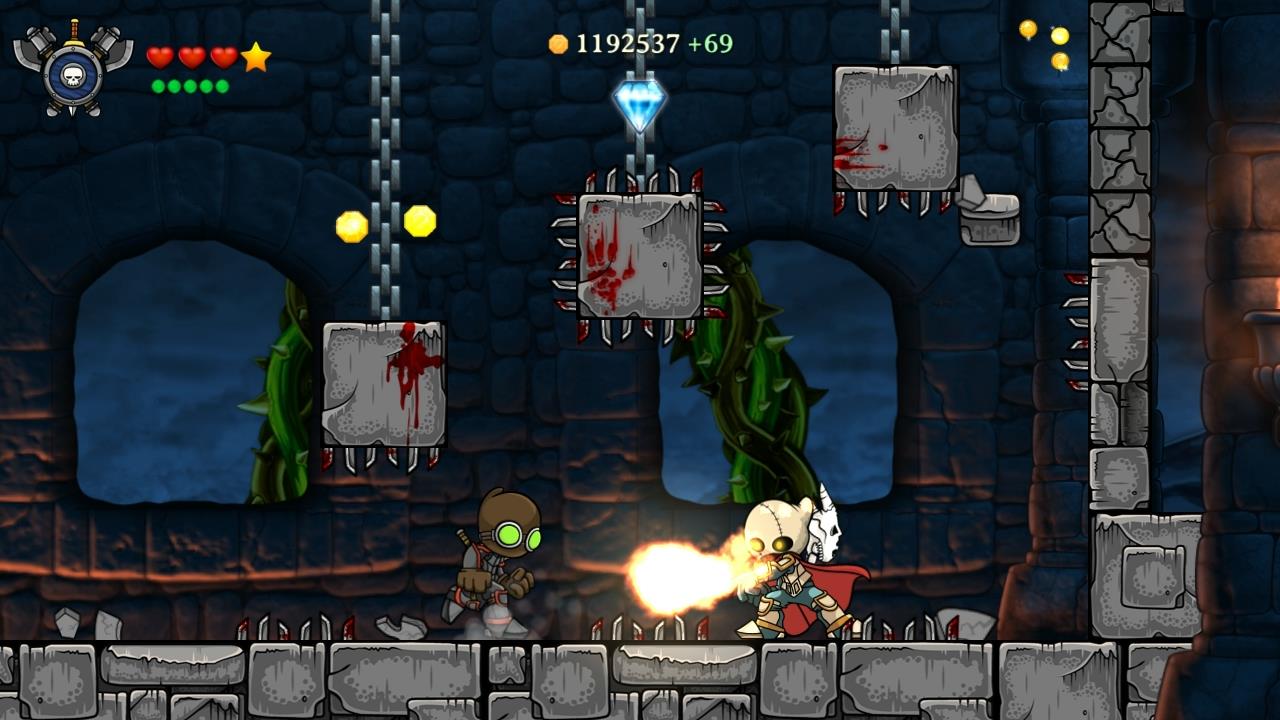The width and height of the screenshot is (1280, 720).
Task: Click the coin icon beside the score
Action: point(560,43)
